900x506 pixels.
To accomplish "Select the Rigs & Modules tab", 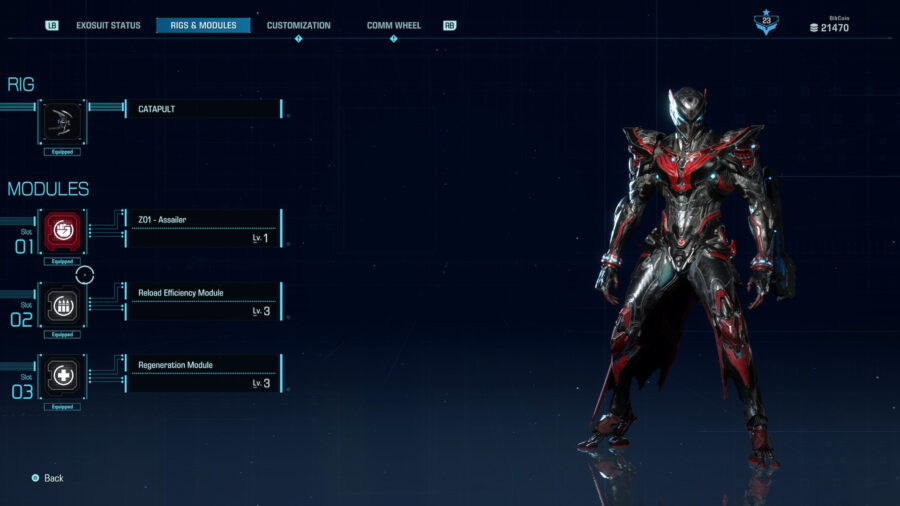I will (203, 25).
